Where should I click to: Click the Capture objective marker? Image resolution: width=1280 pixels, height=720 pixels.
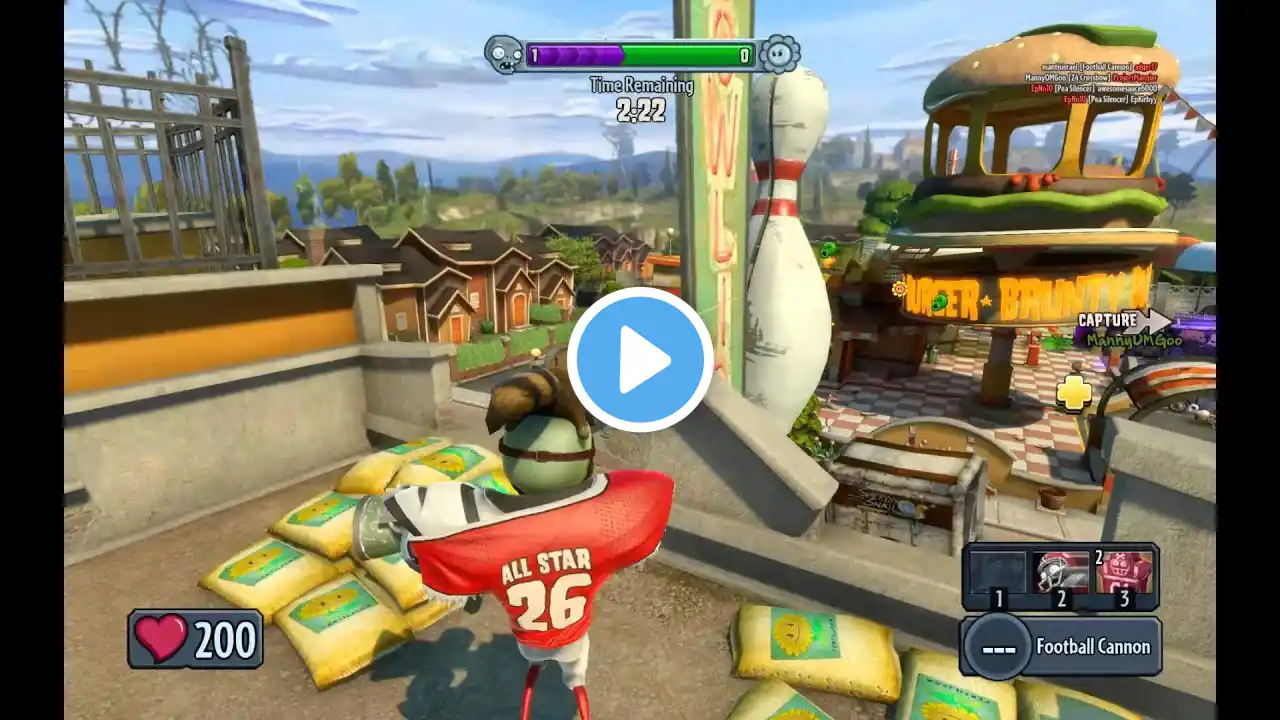pyautogui.click(x=1123, y=321)
